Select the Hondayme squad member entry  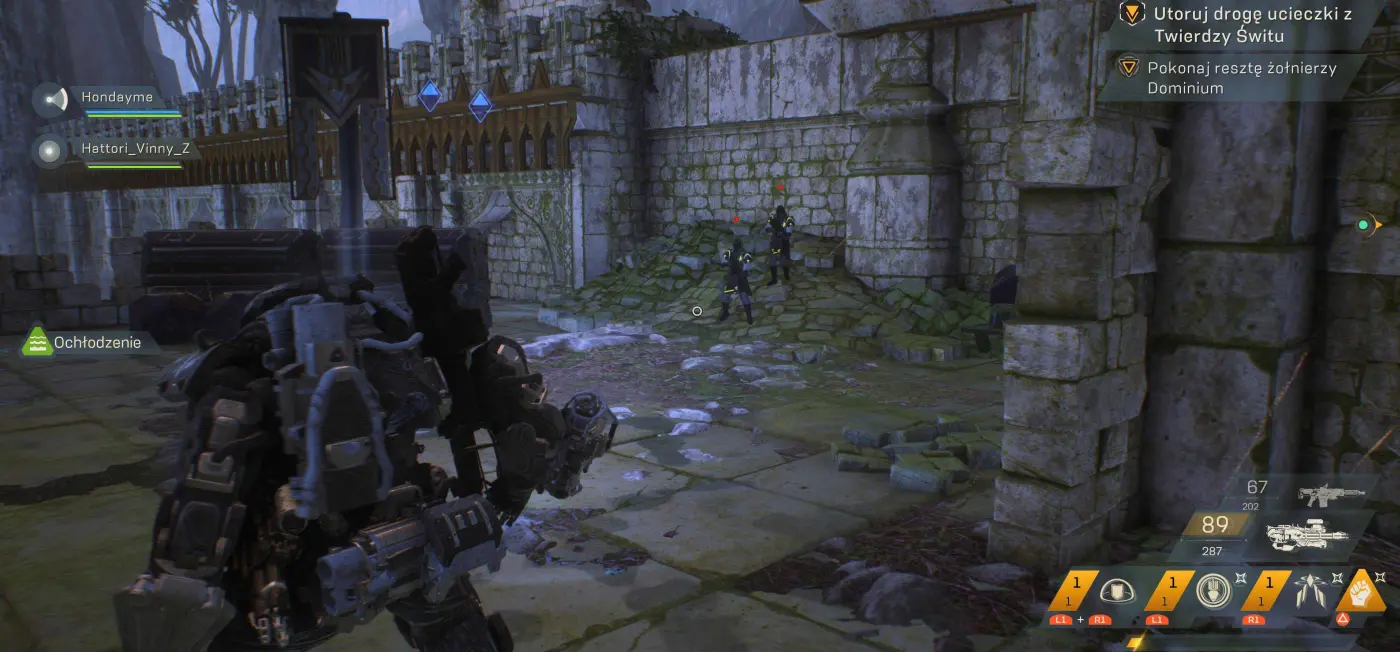(x=118, y=99)
